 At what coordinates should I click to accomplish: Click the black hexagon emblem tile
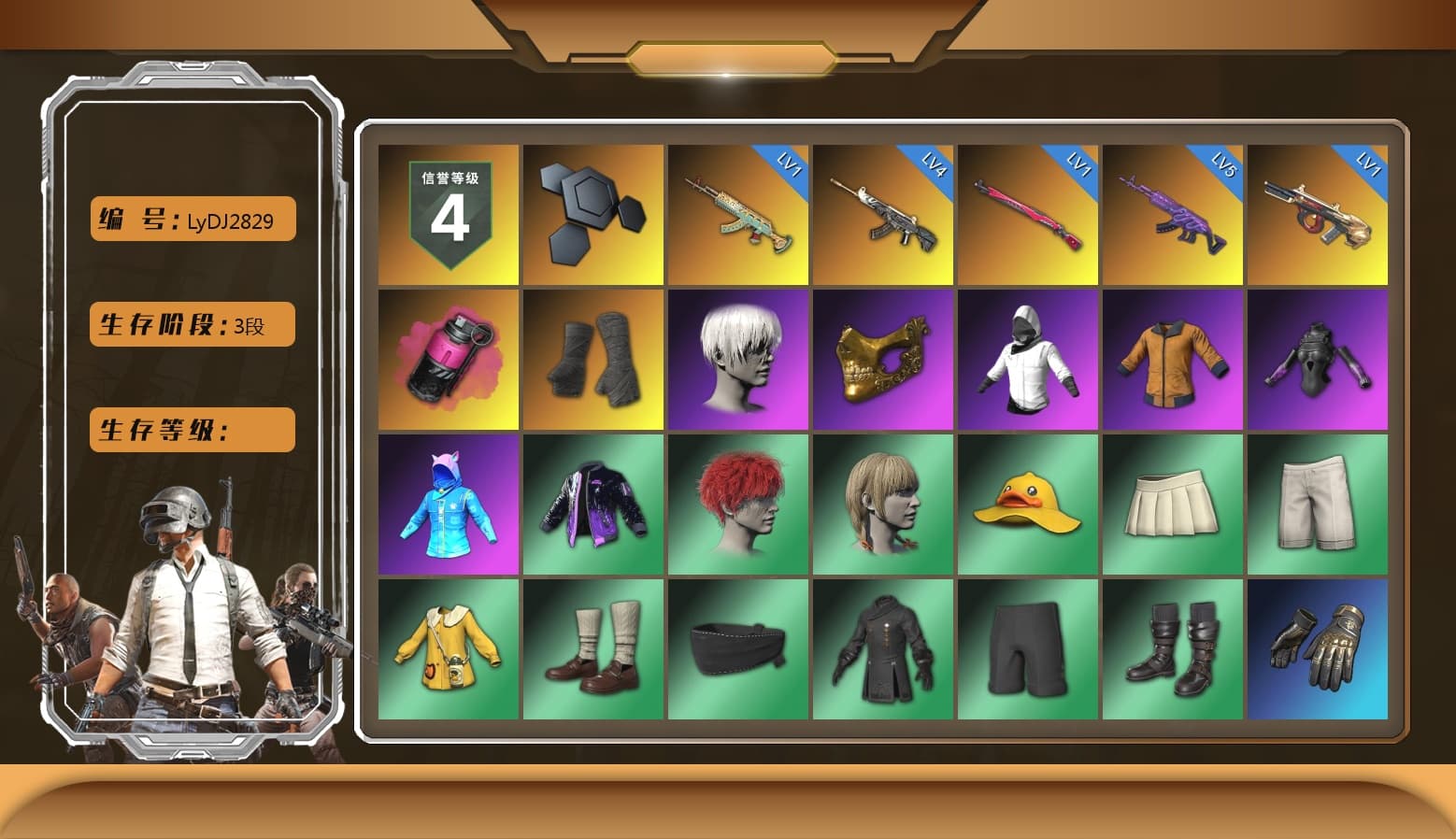click(591, 215)
